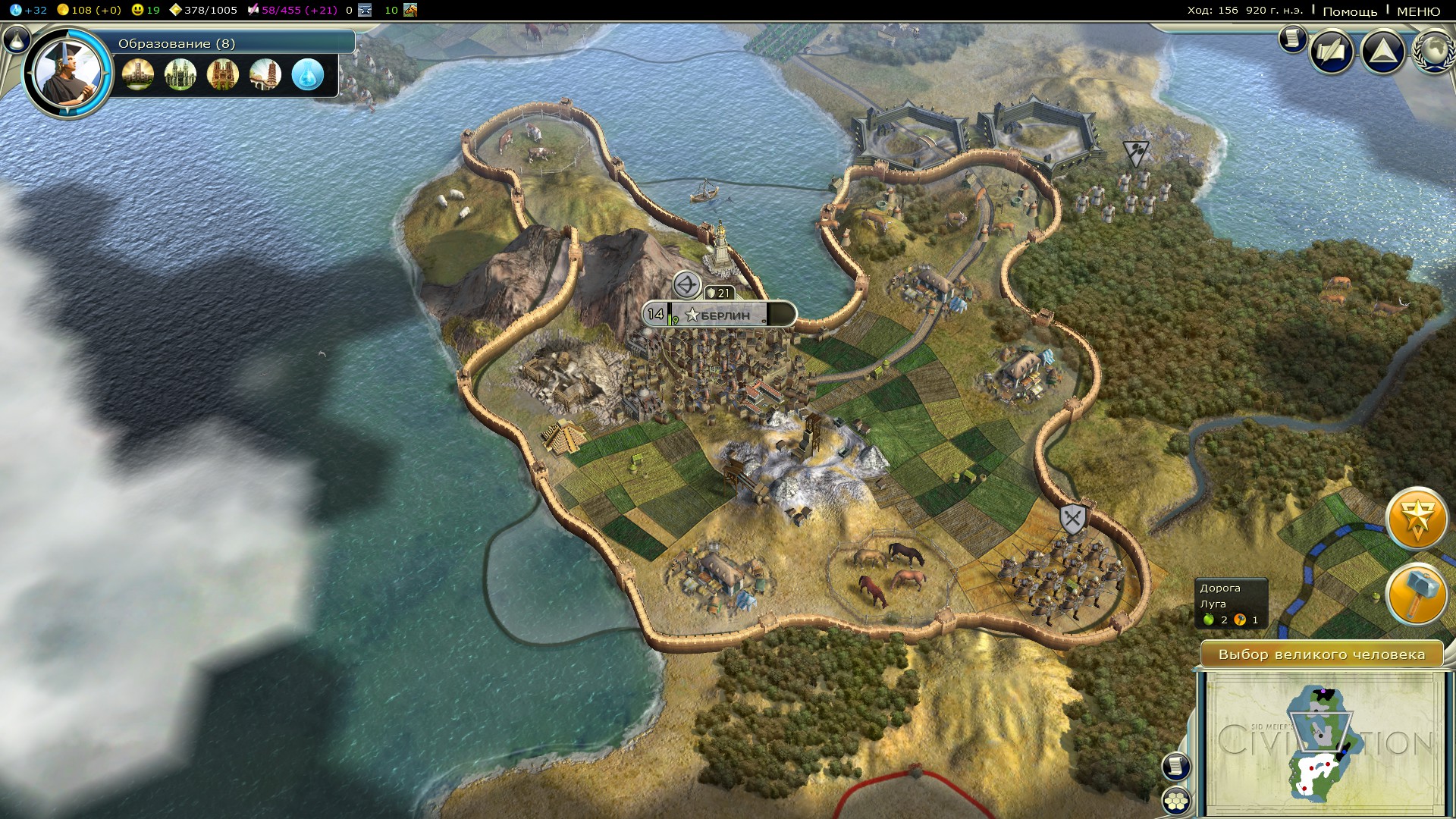Click the gold treasury readout in top bar

click(89, 10)
